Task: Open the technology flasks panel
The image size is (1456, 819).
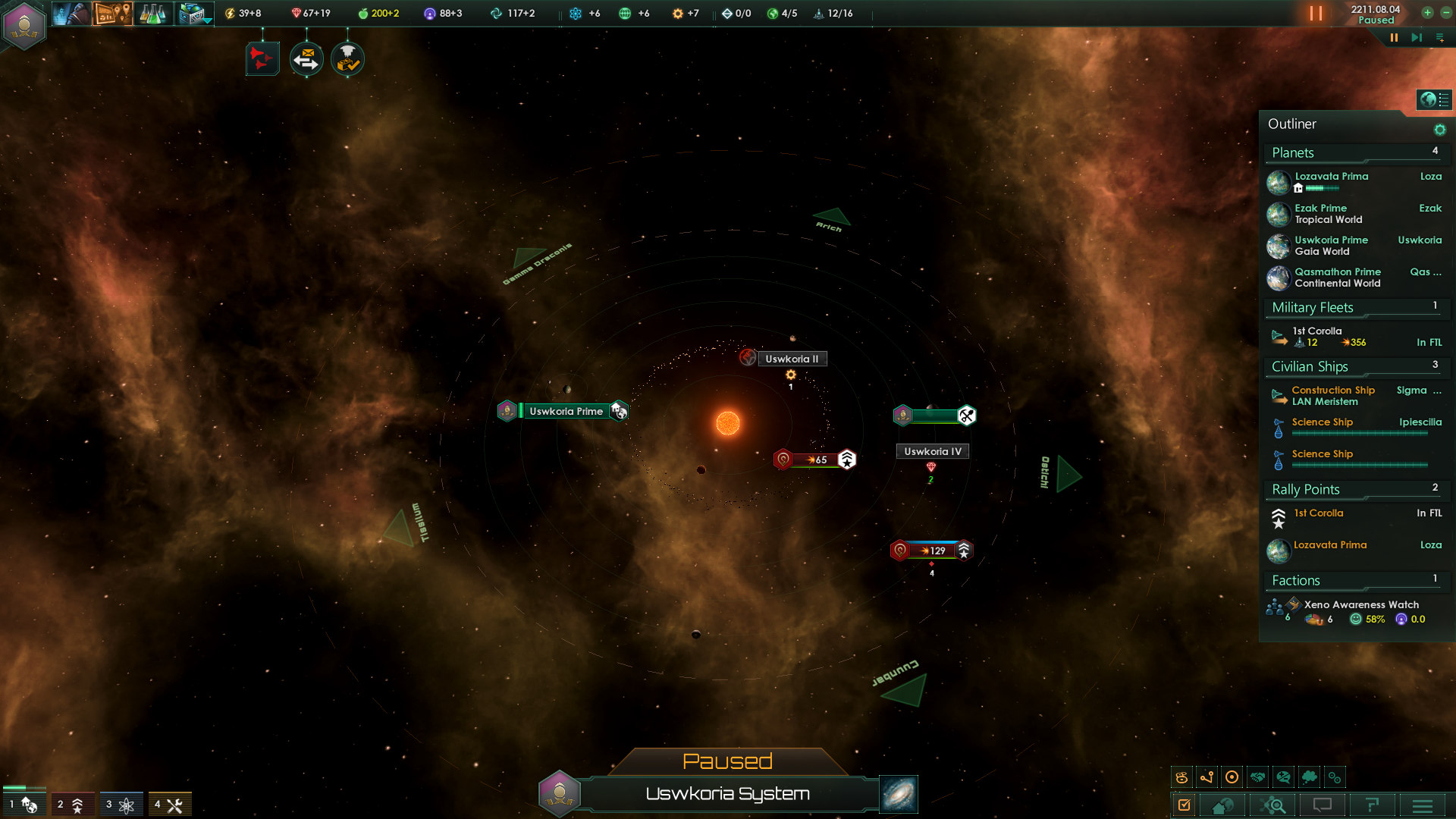Action: 152,13
